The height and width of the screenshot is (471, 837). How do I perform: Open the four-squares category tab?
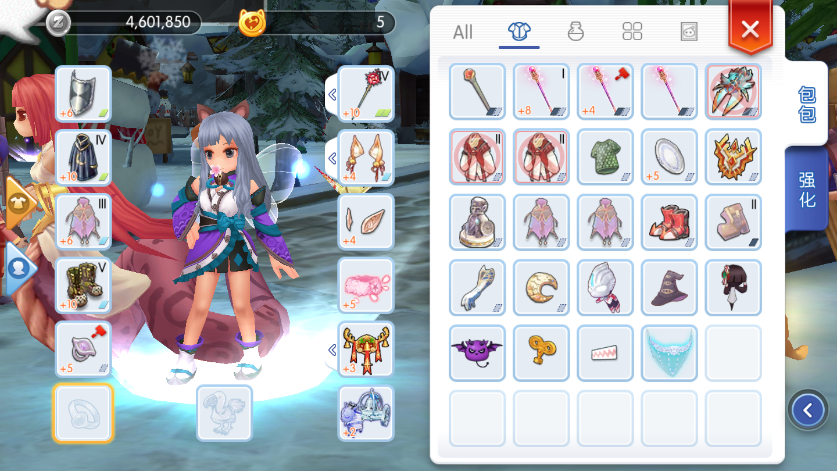[x=632, y=32]
